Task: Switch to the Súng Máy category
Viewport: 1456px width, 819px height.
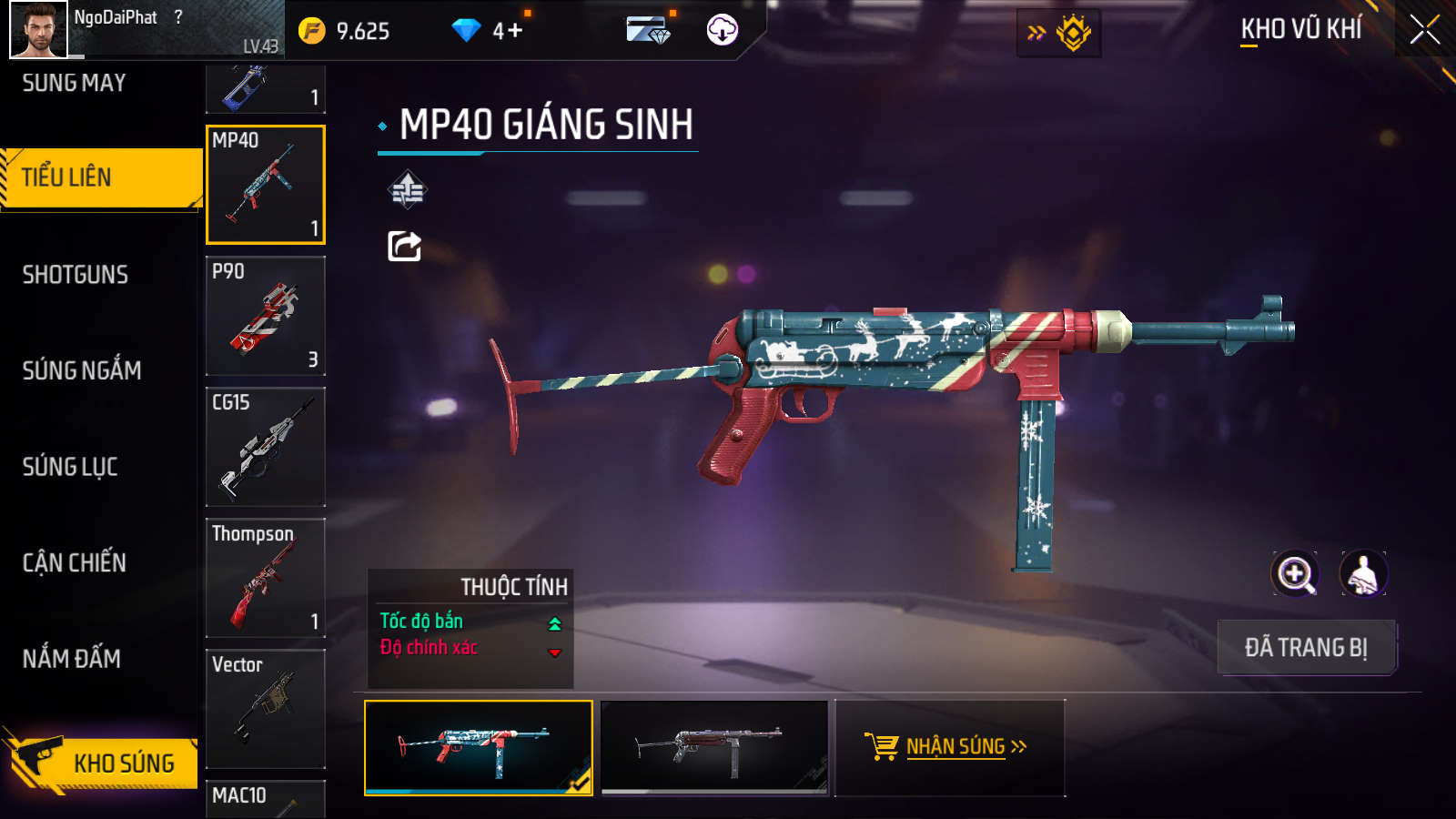Action: point(74,83)
